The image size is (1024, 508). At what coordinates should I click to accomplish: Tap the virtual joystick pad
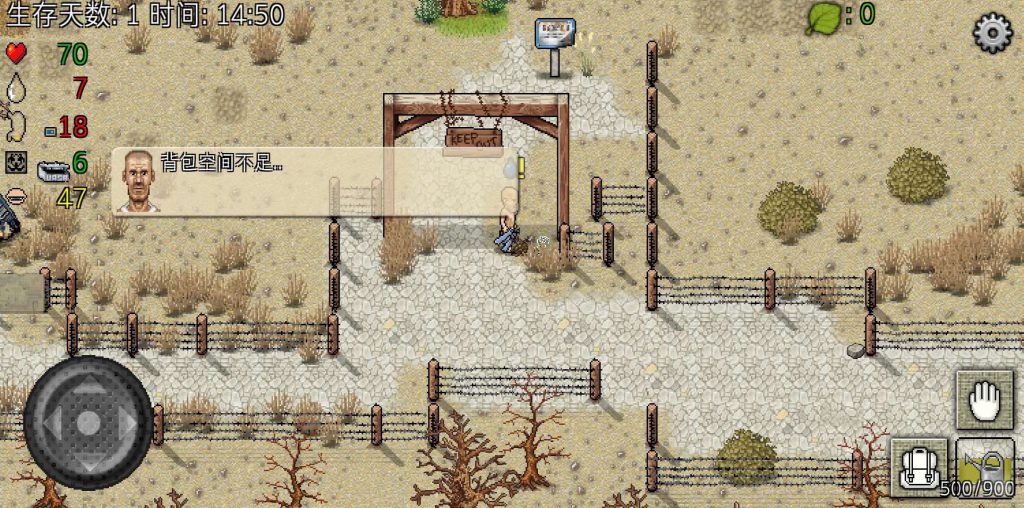tap(88, 422)
